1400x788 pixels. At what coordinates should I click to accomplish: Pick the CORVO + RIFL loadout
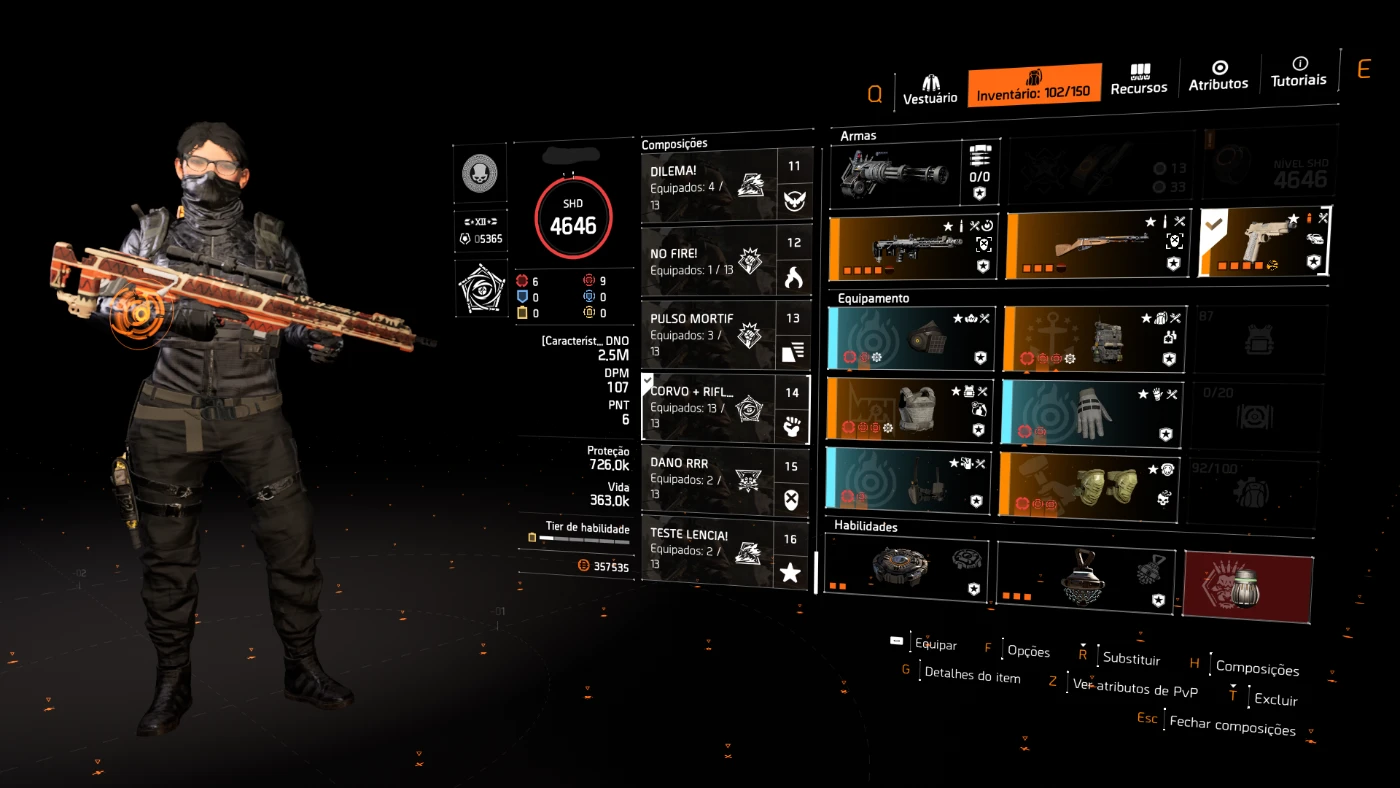pos(708,408)
